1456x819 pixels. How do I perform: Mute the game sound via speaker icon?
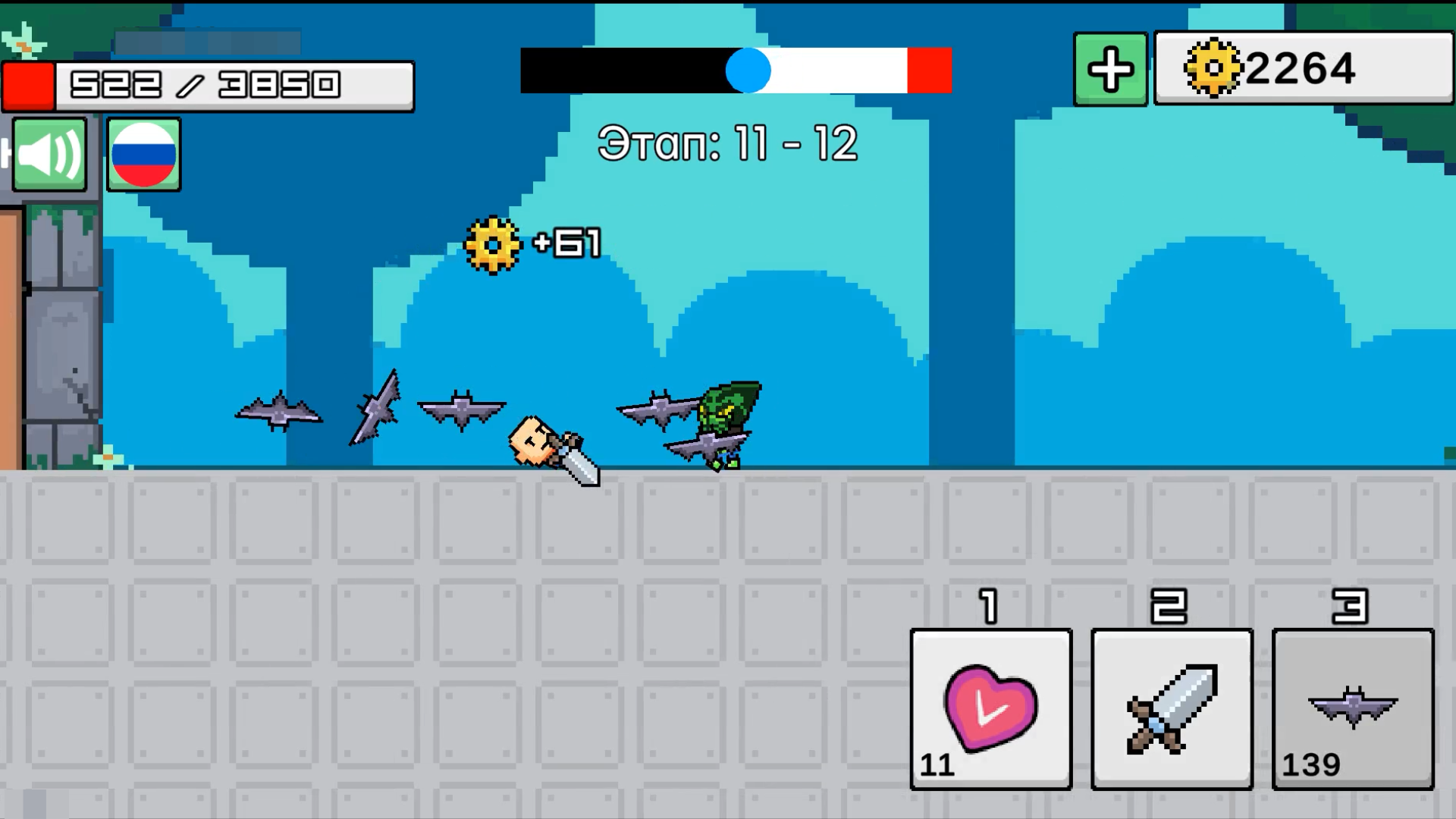48,155
